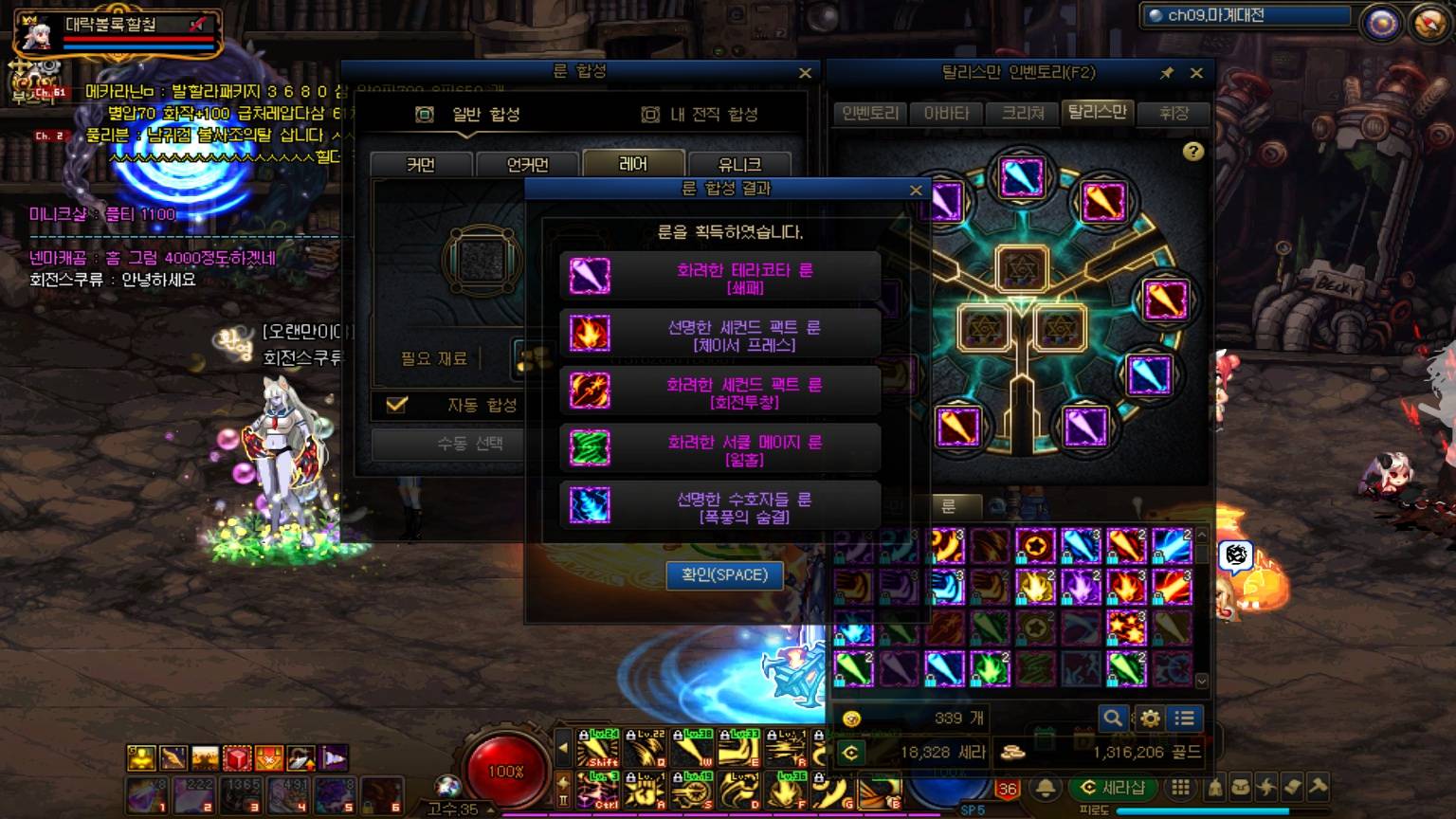Click the inventory search magnifier button
The height and width of the screenshot is (819, 1456).
tap(1113, 719)
